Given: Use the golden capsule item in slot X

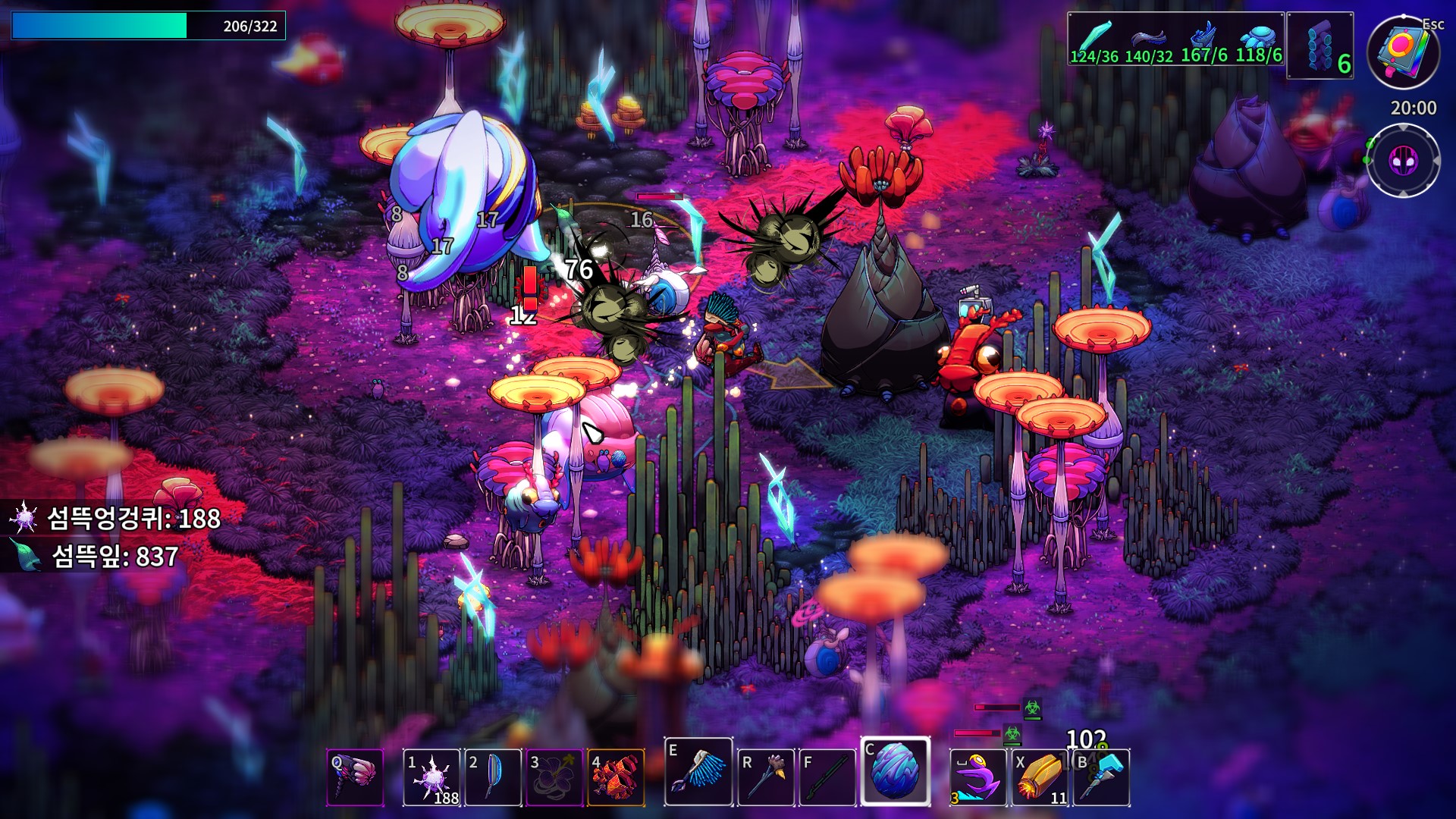Looking at the screenshot, I should (1040, 777).
